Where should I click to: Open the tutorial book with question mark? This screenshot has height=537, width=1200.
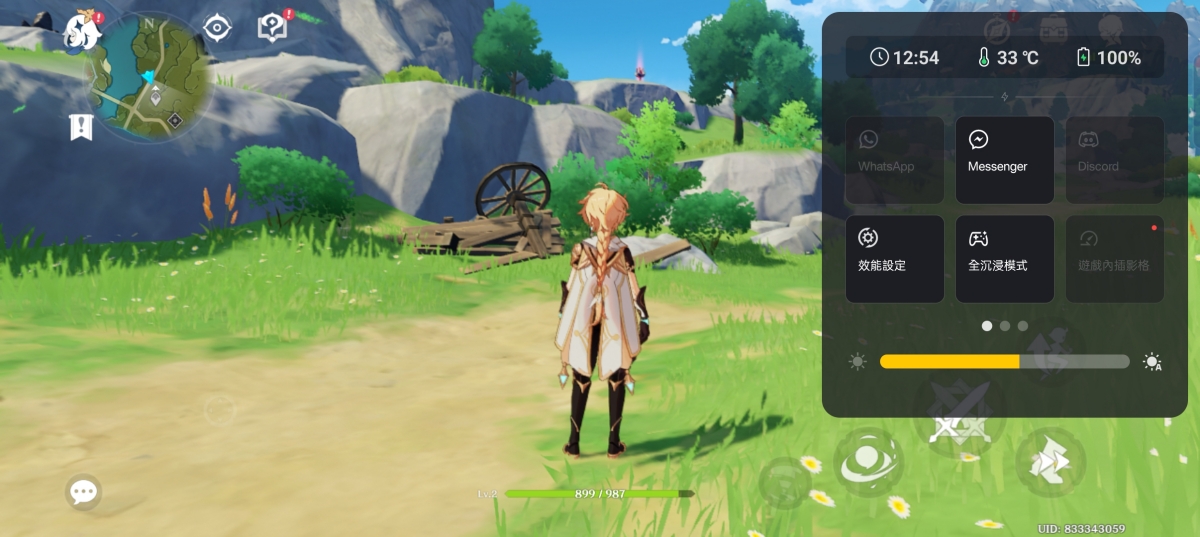click(x=272, y=28)
